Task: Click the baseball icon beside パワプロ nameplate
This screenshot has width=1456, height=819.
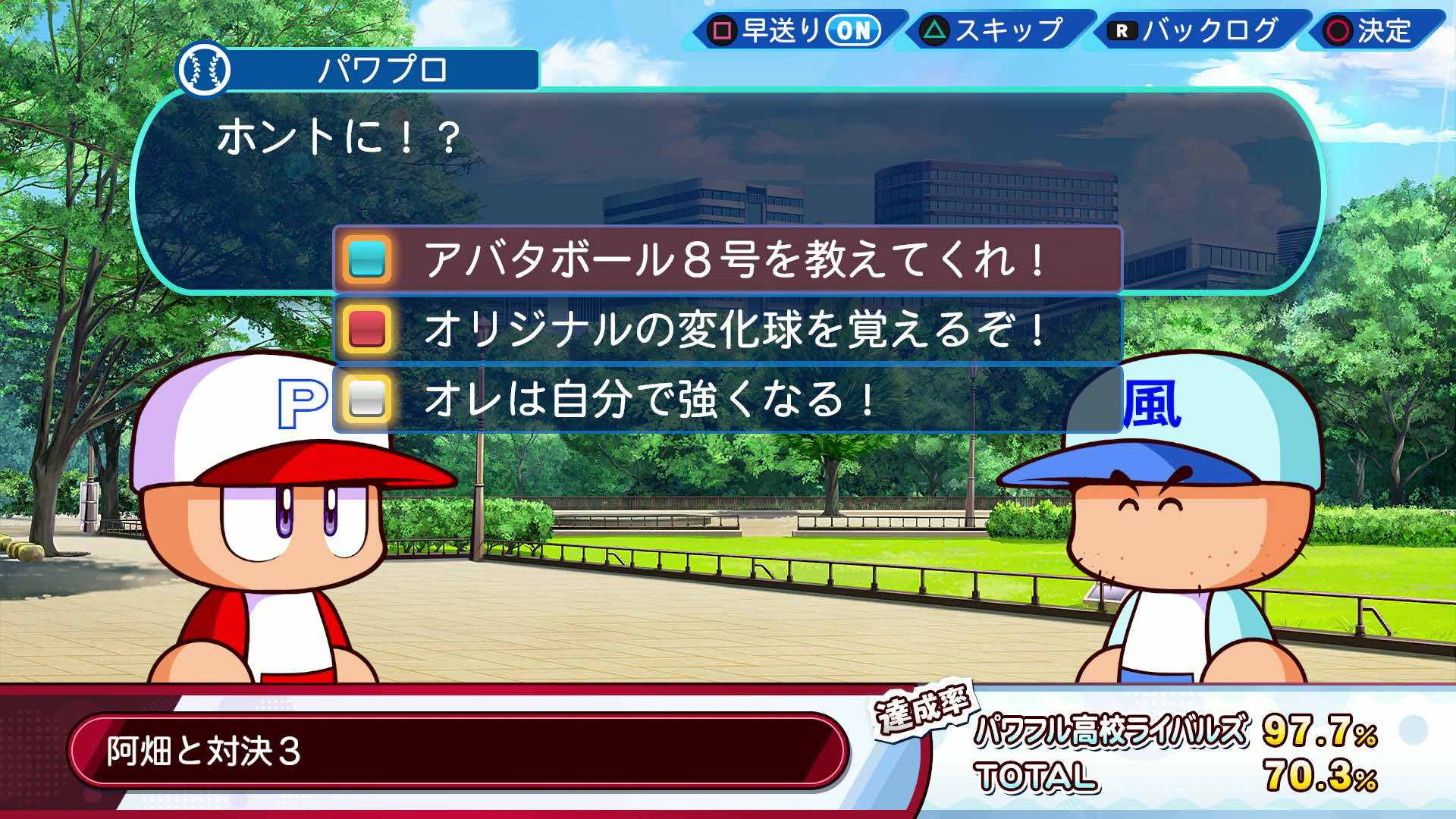Action: pos(206,71)
